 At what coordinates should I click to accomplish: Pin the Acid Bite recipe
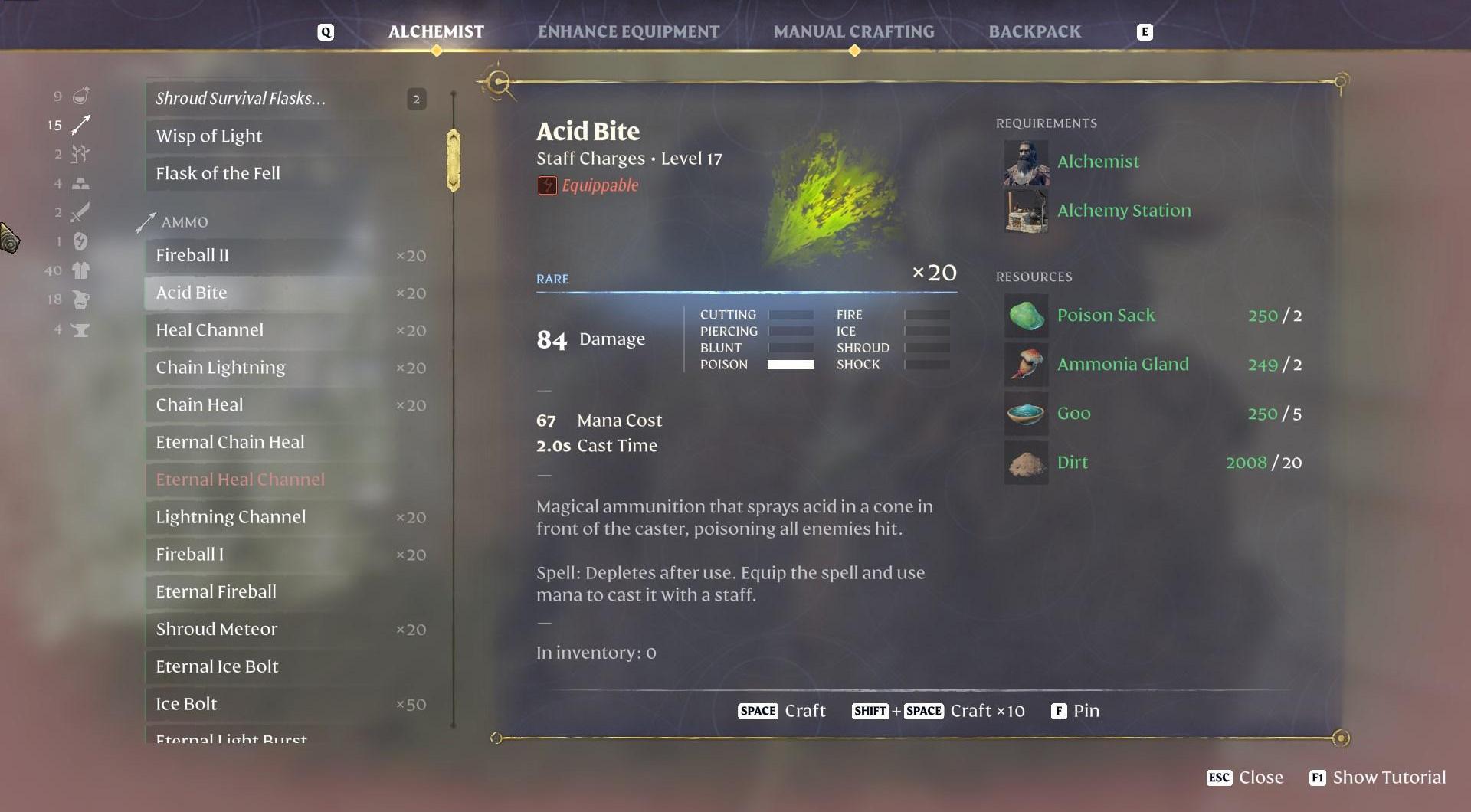tap(1075, 711)
